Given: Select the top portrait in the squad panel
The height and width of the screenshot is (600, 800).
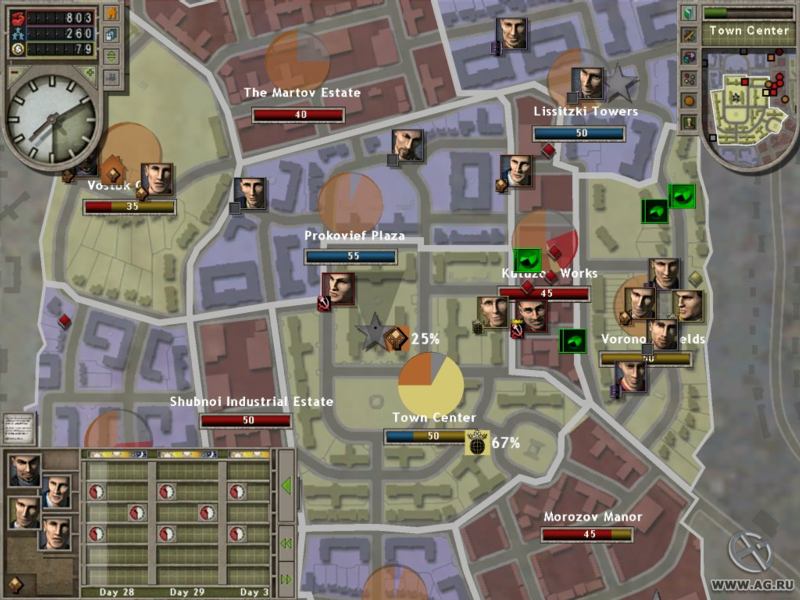Looking at the screenshot, I should 25,470.
